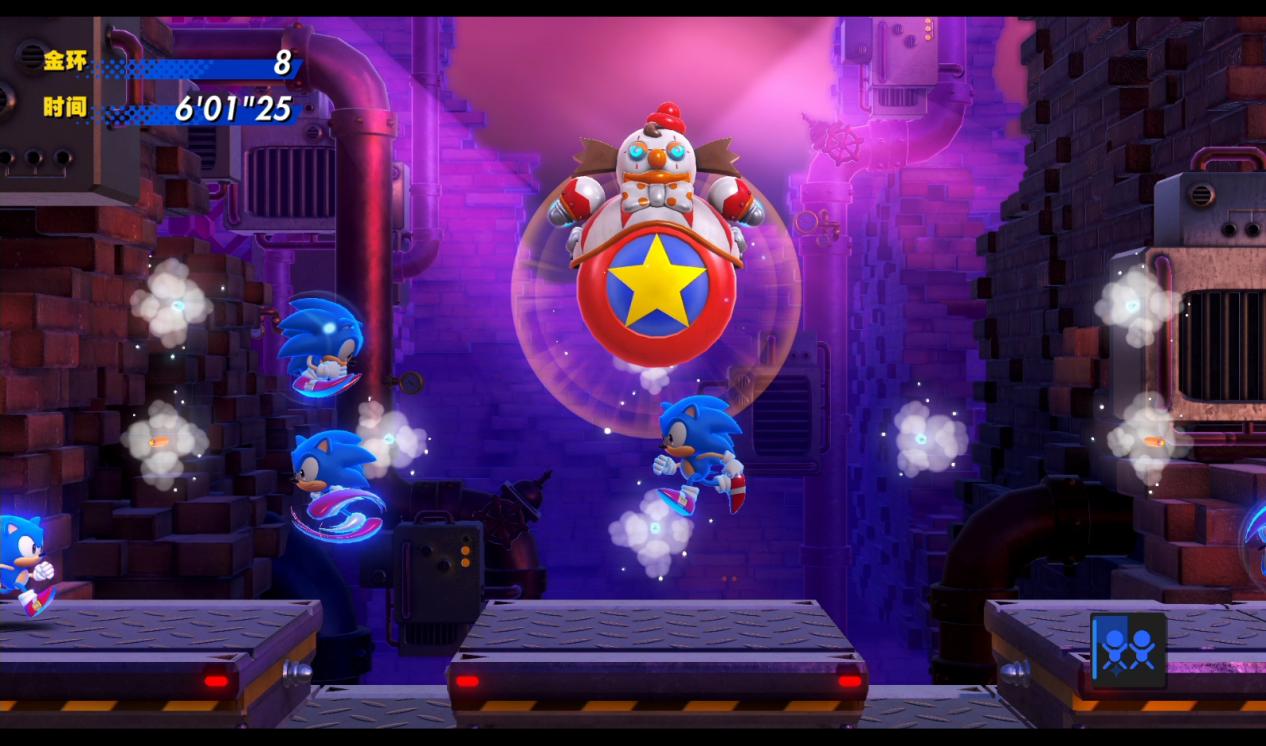Activate the Avatar clone power icon
This screenshot has width=1266, height=746.
click(x=1128, y=650)
